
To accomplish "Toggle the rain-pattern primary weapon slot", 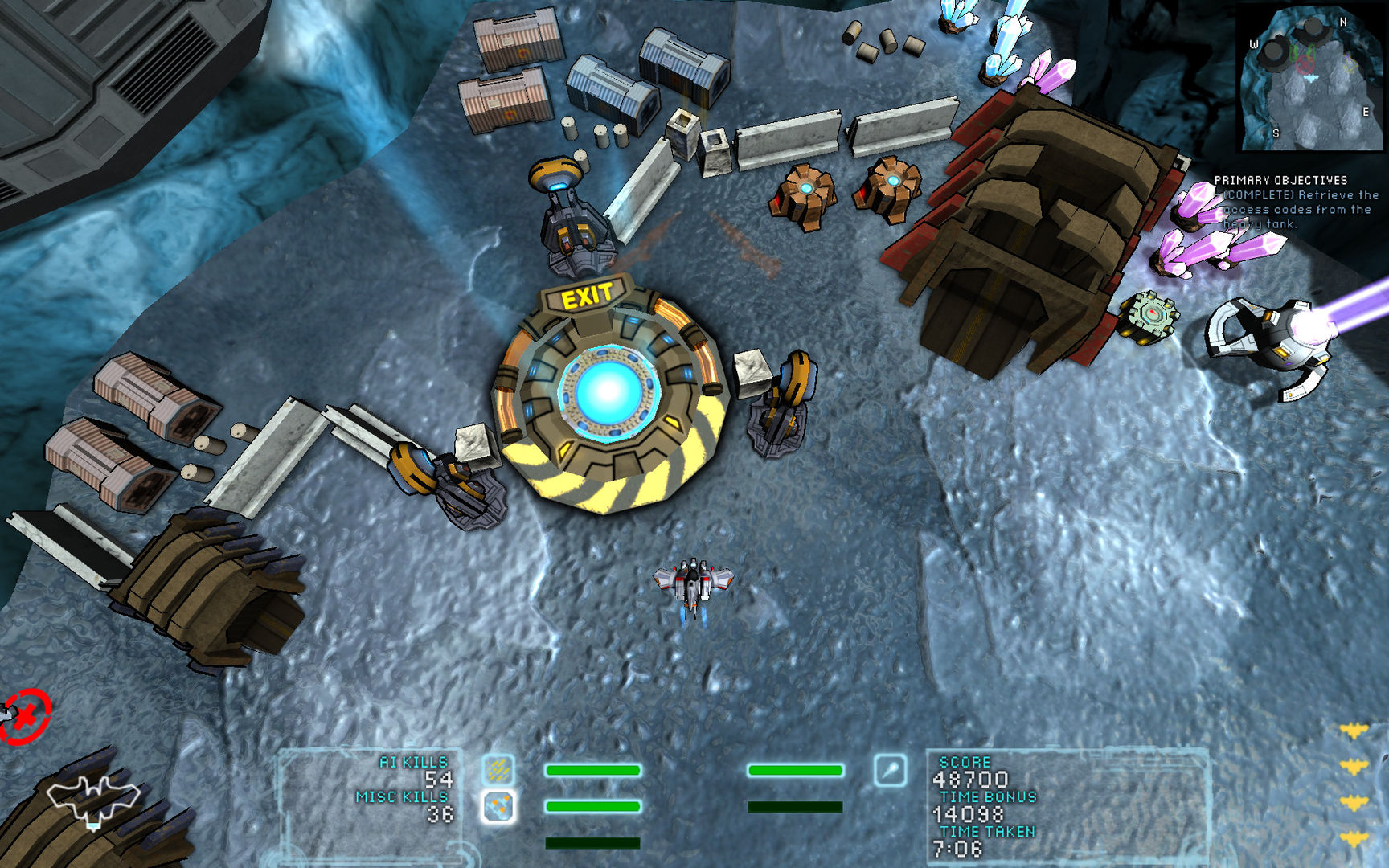I will pos(498,770).
